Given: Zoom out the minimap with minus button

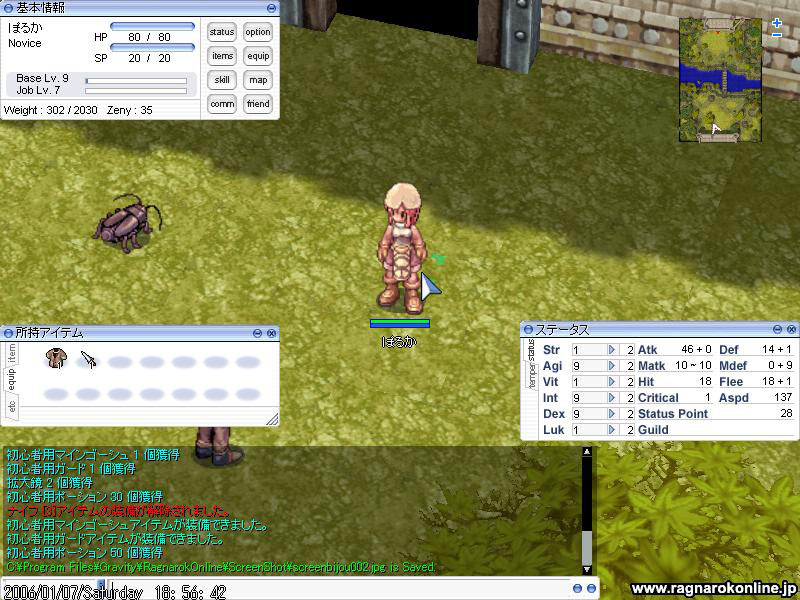Looking at the screenshot, I should (777, 36).
